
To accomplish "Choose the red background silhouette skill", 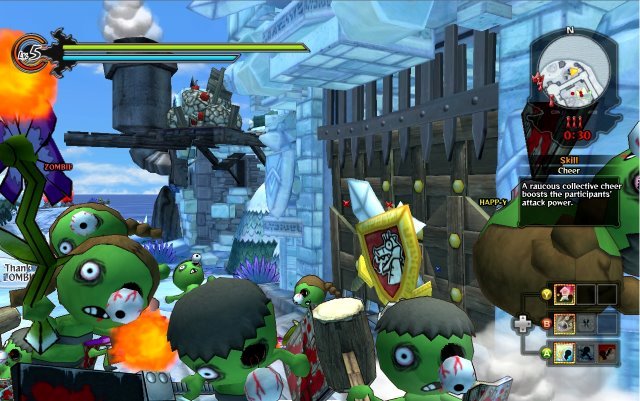I will (608, 351).
